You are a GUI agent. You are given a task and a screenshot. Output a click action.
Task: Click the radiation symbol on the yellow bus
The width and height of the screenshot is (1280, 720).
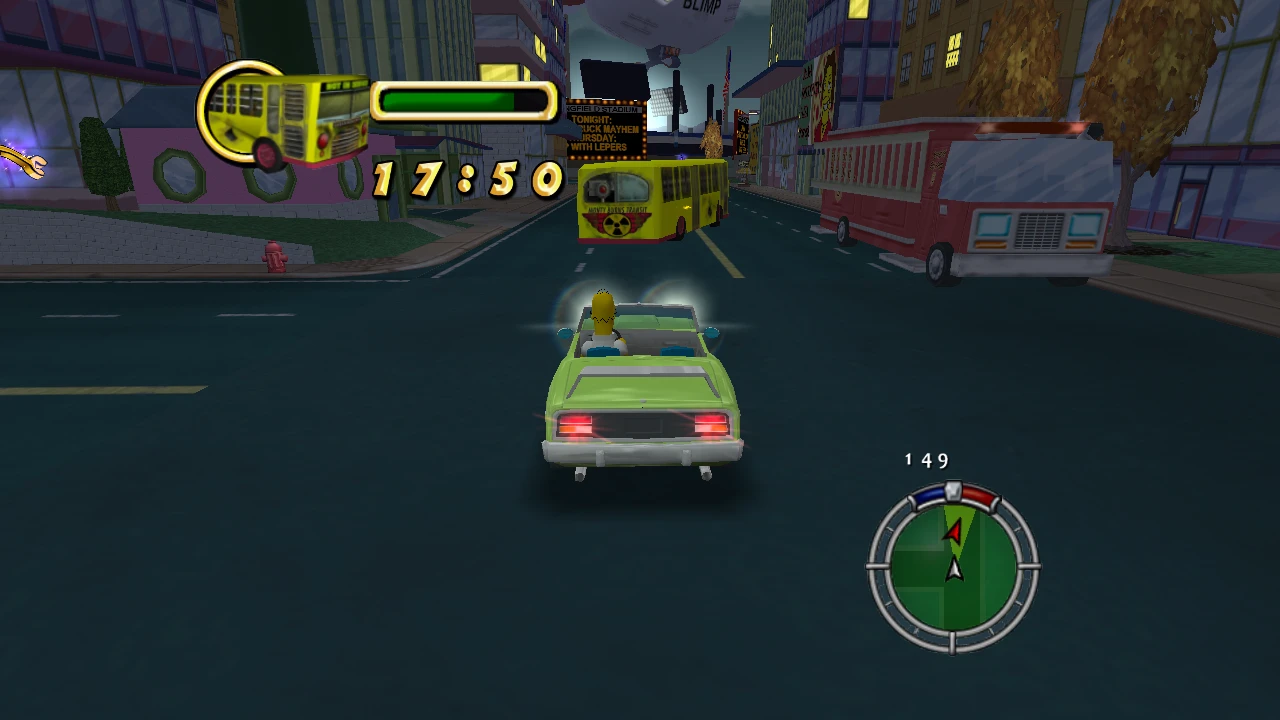[617, 226]
